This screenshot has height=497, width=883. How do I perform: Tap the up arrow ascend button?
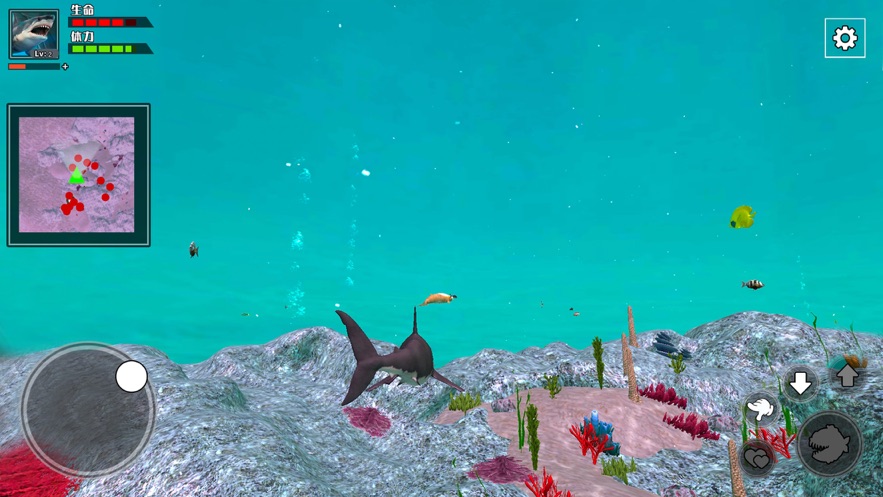coord(848,376)
